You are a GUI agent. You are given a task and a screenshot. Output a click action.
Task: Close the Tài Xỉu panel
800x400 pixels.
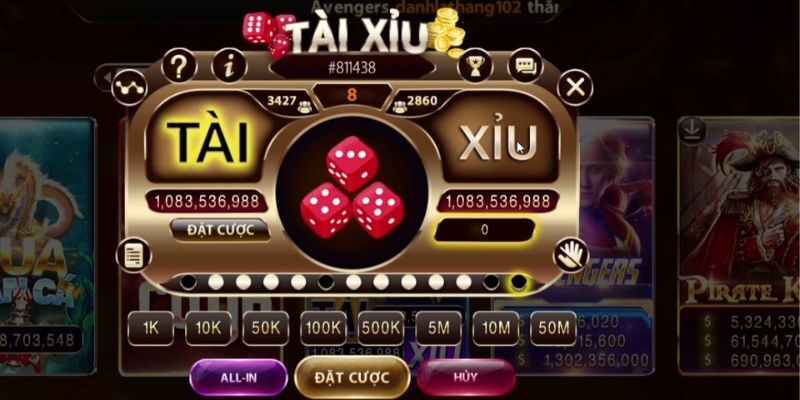(x=574, y=88)
